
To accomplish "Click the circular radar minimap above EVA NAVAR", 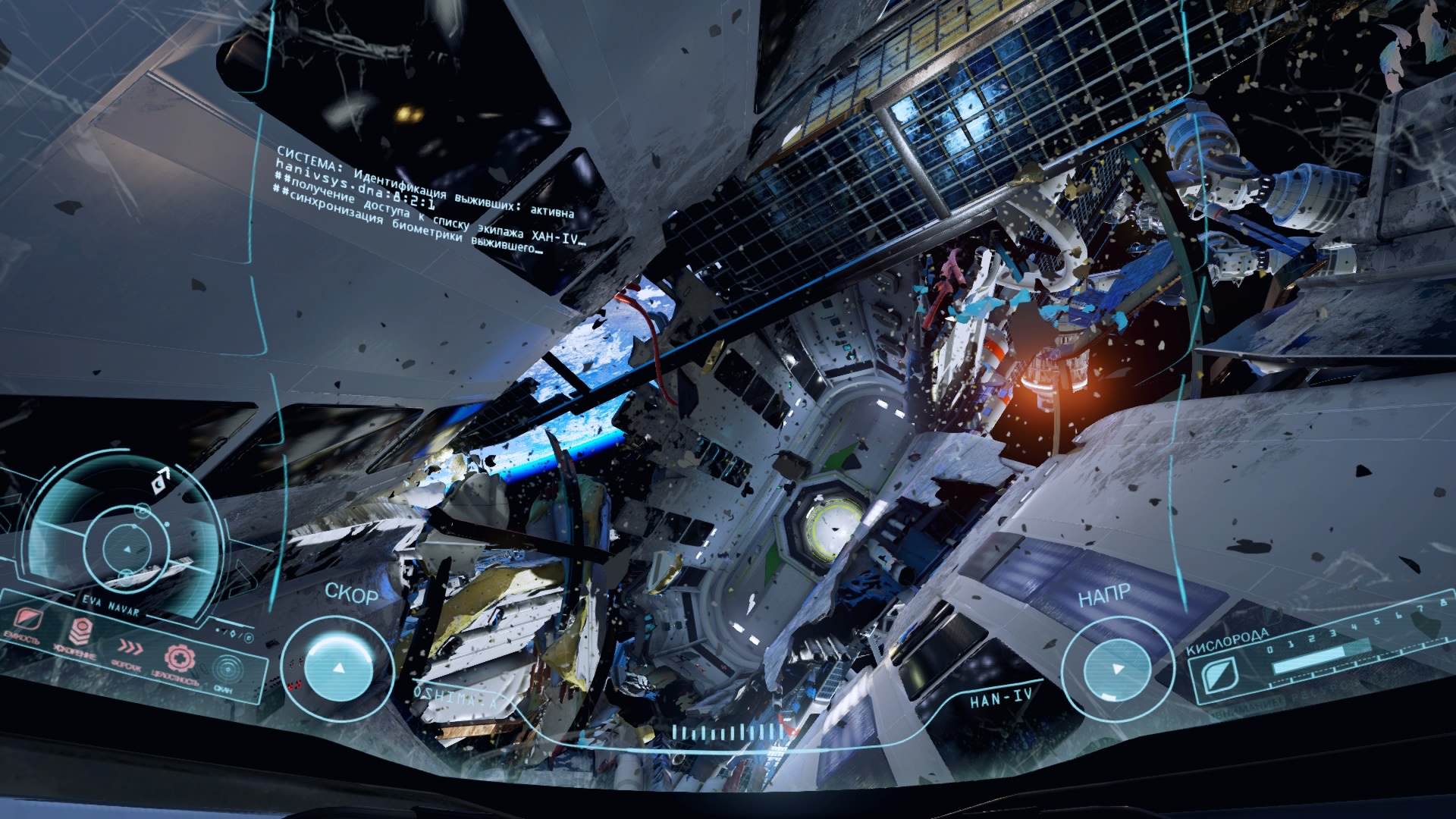I will click(x=126, y=548).
